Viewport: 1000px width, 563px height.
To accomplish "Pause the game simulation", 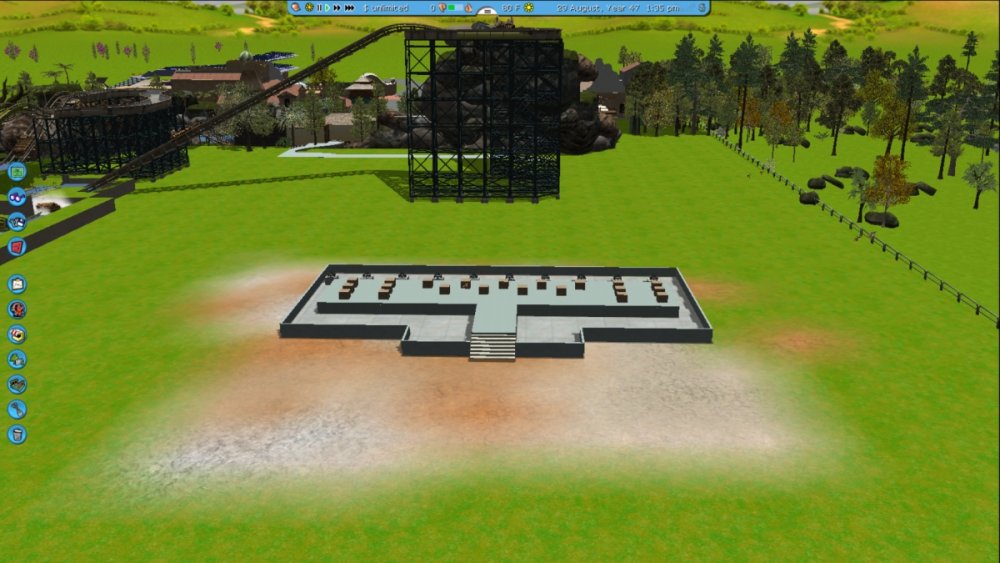I will (x=319, y=8).
